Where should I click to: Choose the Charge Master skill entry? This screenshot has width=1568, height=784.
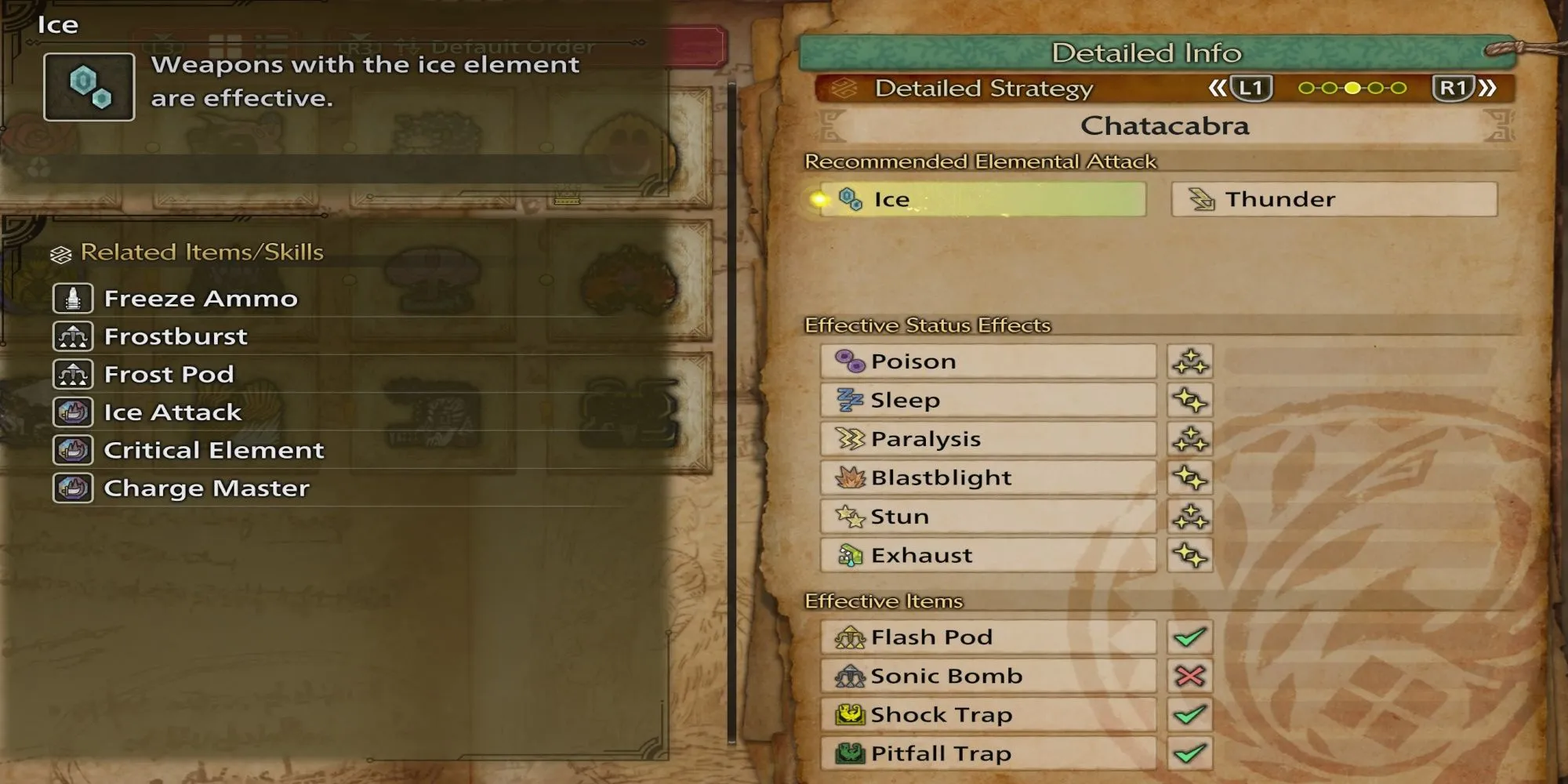206,488
